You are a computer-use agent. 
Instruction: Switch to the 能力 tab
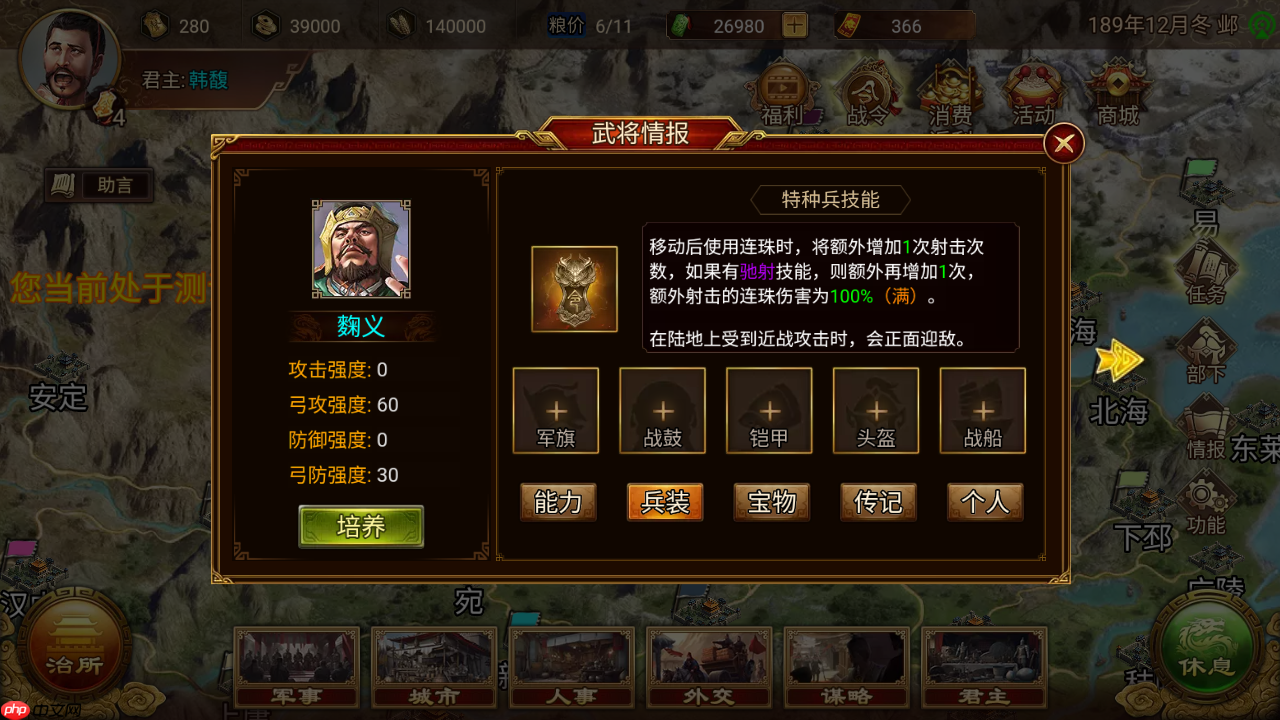pos(557,502)
